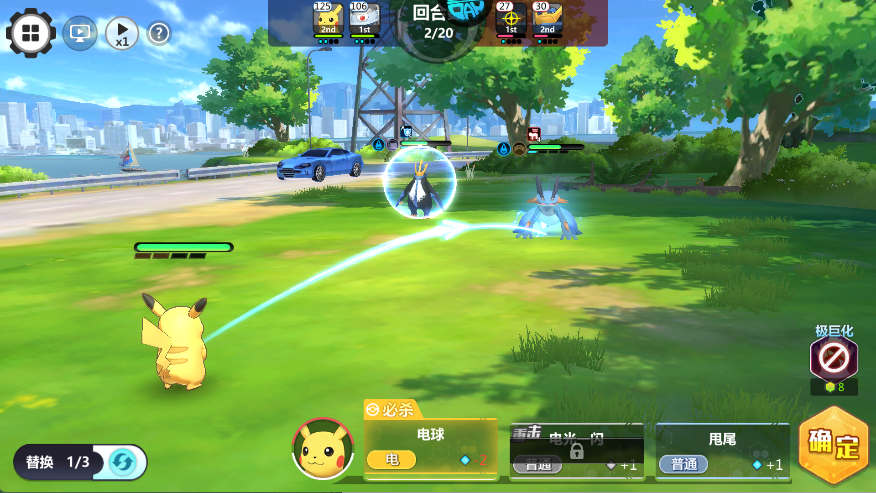Confirm the move with the 确定 button
Screen dimensions: 876x493
pyautogui.click(x=834, y=446)
